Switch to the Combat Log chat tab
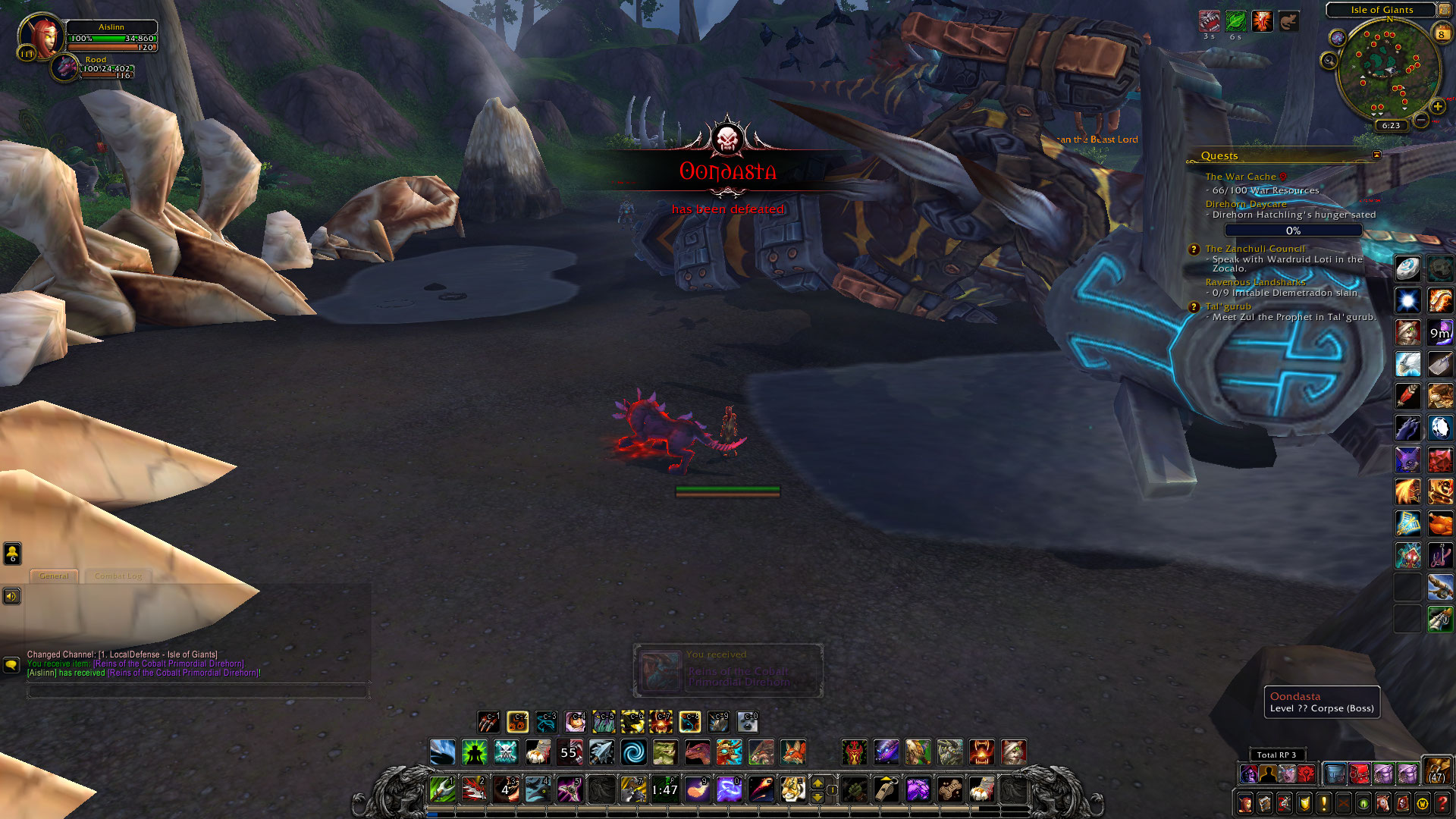 pyautogui.click(x=118, y=576)
